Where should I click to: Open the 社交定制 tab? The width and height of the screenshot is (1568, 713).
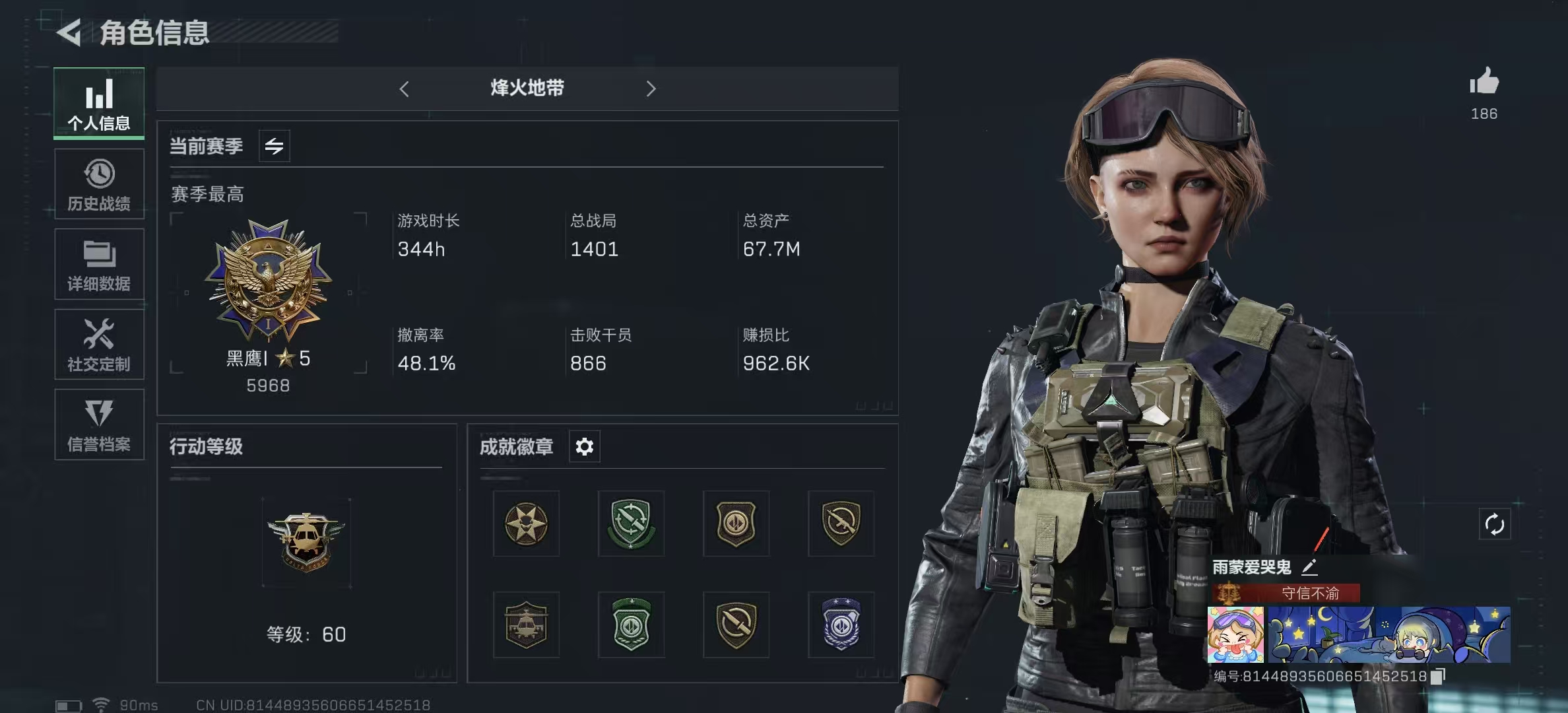(99, 345)
